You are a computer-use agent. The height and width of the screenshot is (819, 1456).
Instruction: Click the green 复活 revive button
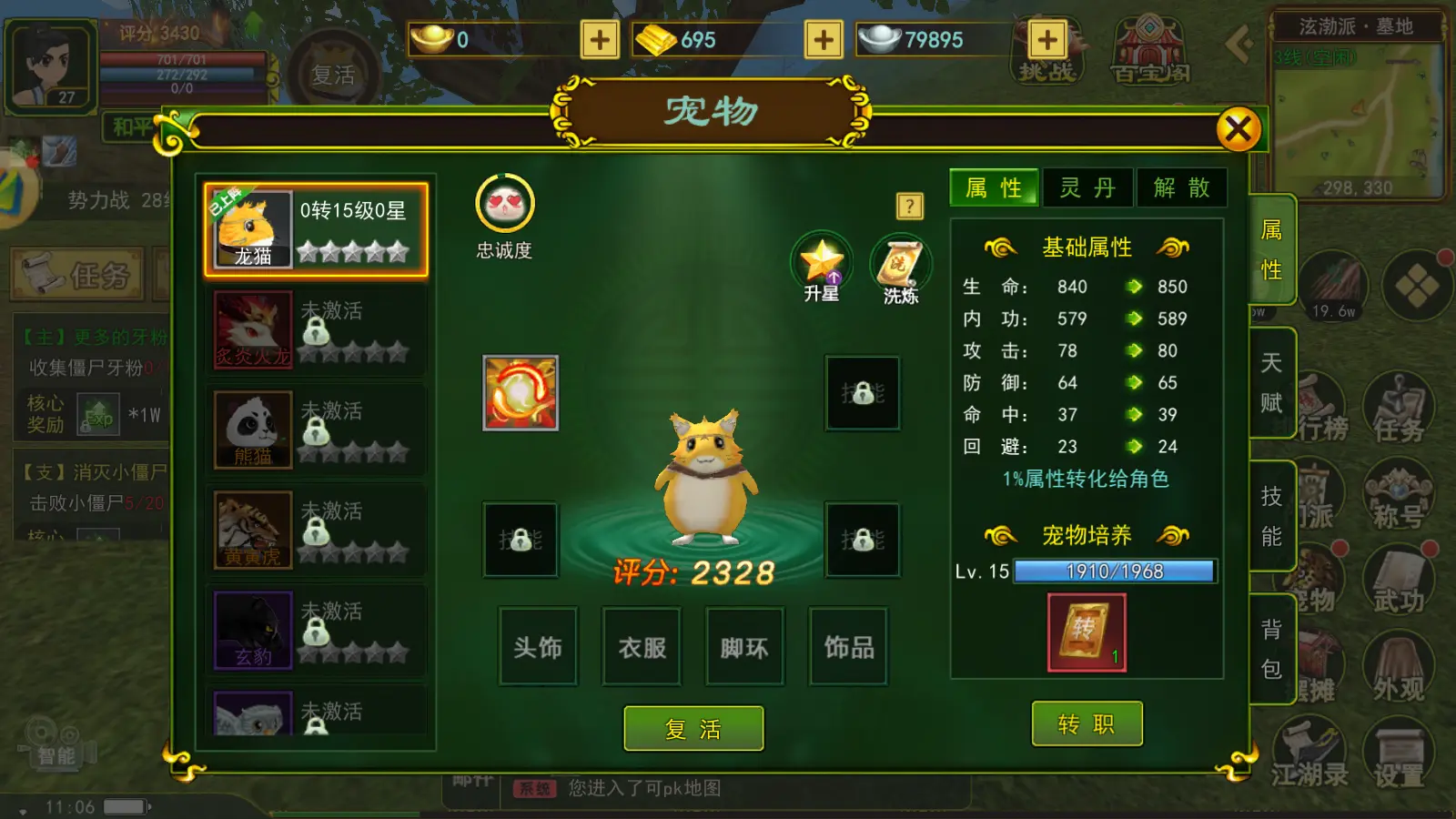[x=693, y=728]
